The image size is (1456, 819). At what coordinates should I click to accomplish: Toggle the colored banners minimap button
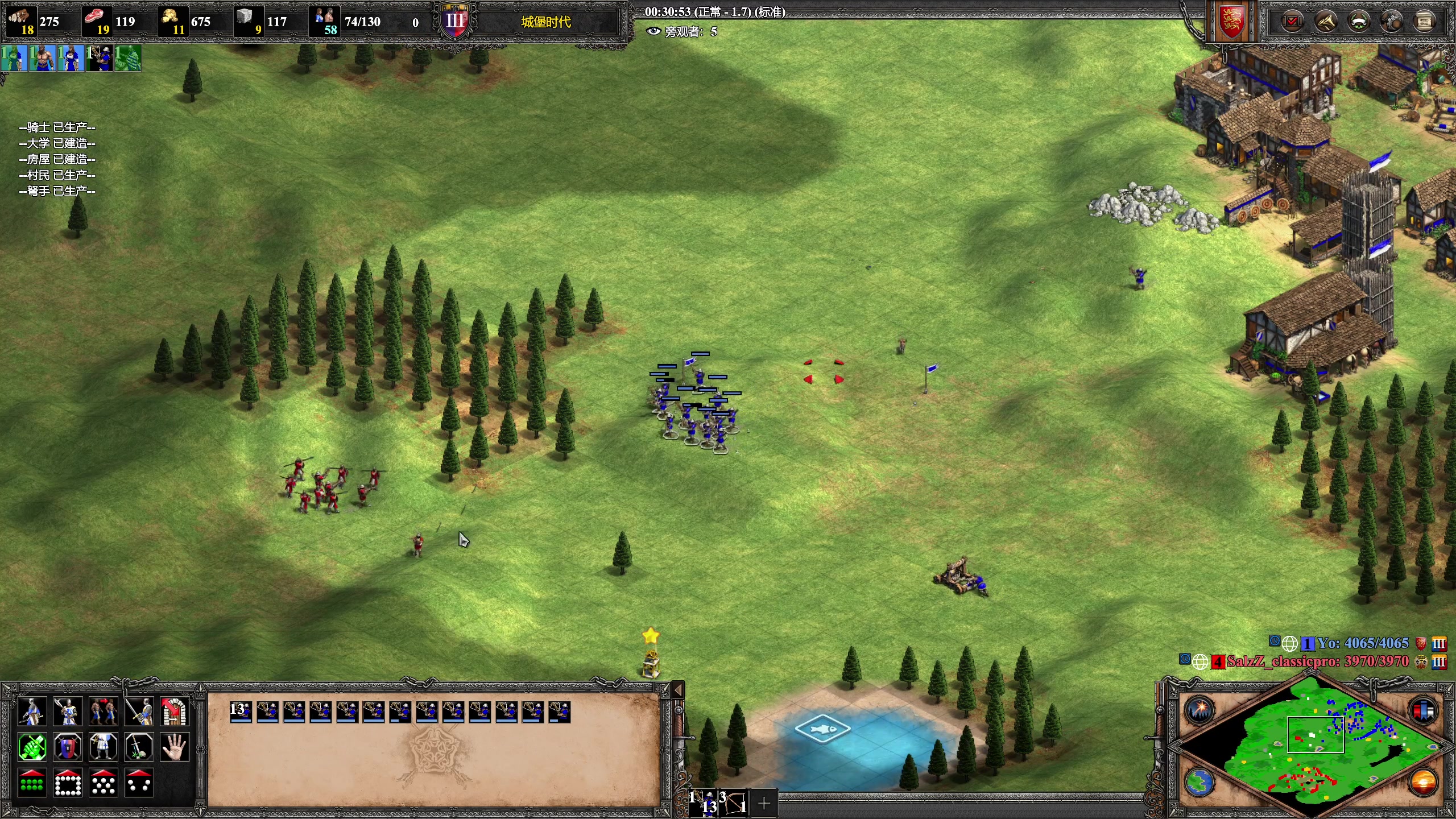tap(1424, 710)
